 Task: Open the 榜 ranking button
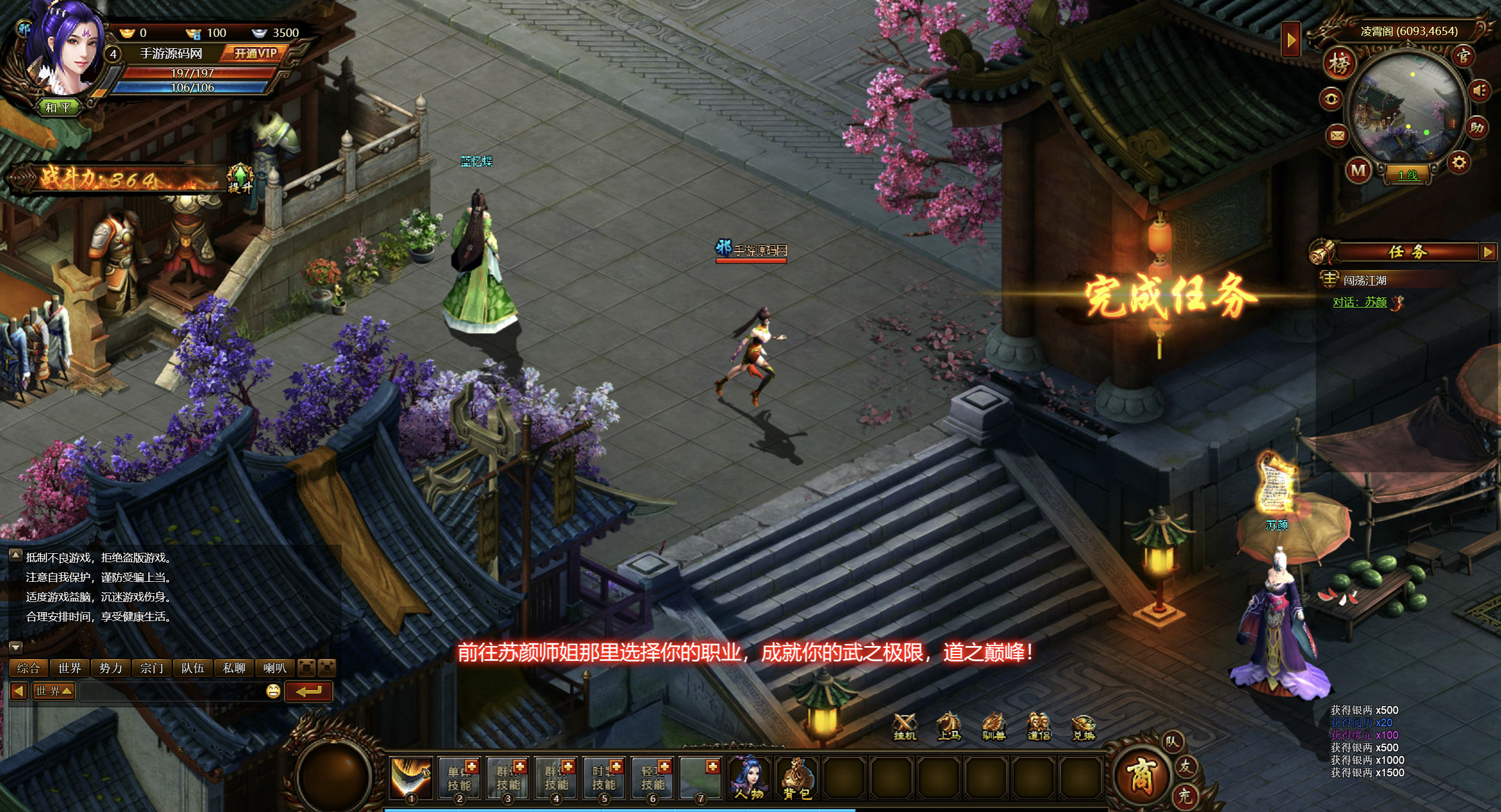click(1339, 64)
